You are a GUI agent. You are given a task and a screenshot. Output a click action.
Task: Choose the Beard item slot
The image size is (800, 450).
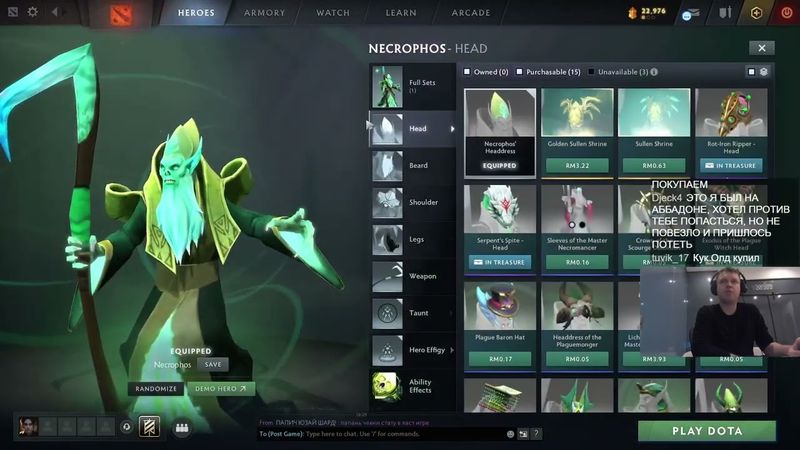pyautogui.click(x=412, y=166)
